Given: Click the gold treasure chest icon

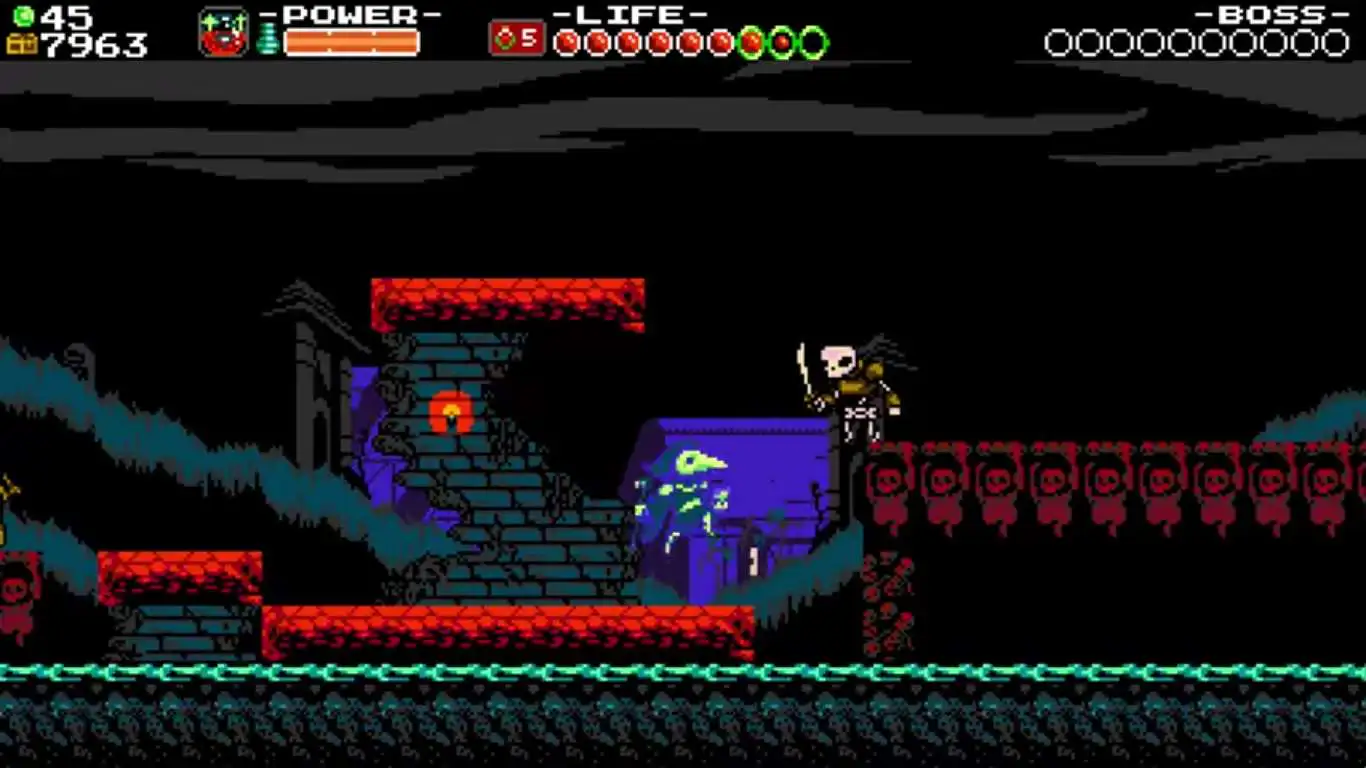Looking at the screenshot, I should [x=21, y=44].
